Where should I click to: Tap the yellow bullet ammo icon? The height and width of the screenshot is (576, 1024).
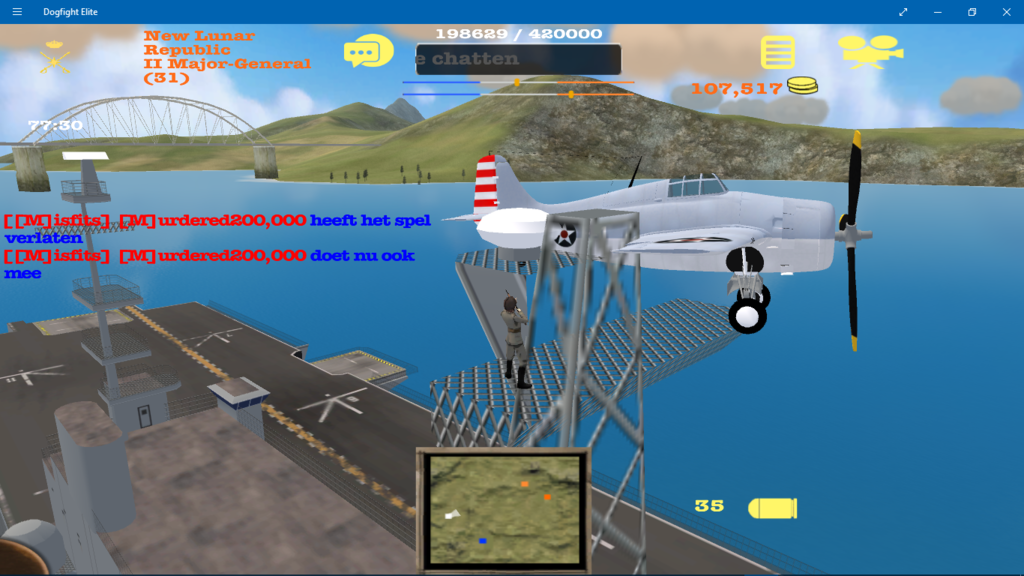tap(772, 509)
